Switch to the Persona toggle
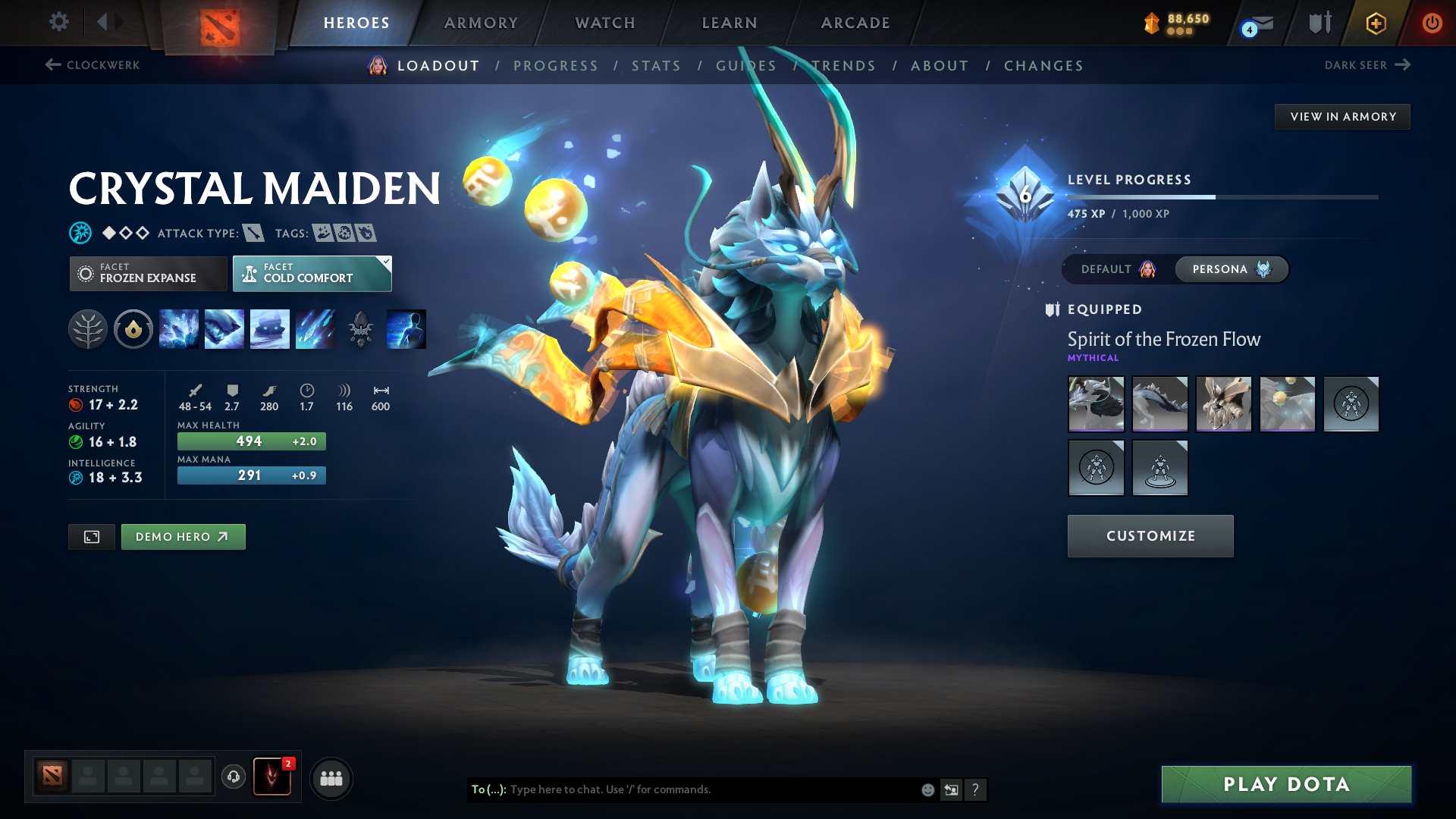The height and width of the screenshot is (819, 1456). coord(1231,269)
